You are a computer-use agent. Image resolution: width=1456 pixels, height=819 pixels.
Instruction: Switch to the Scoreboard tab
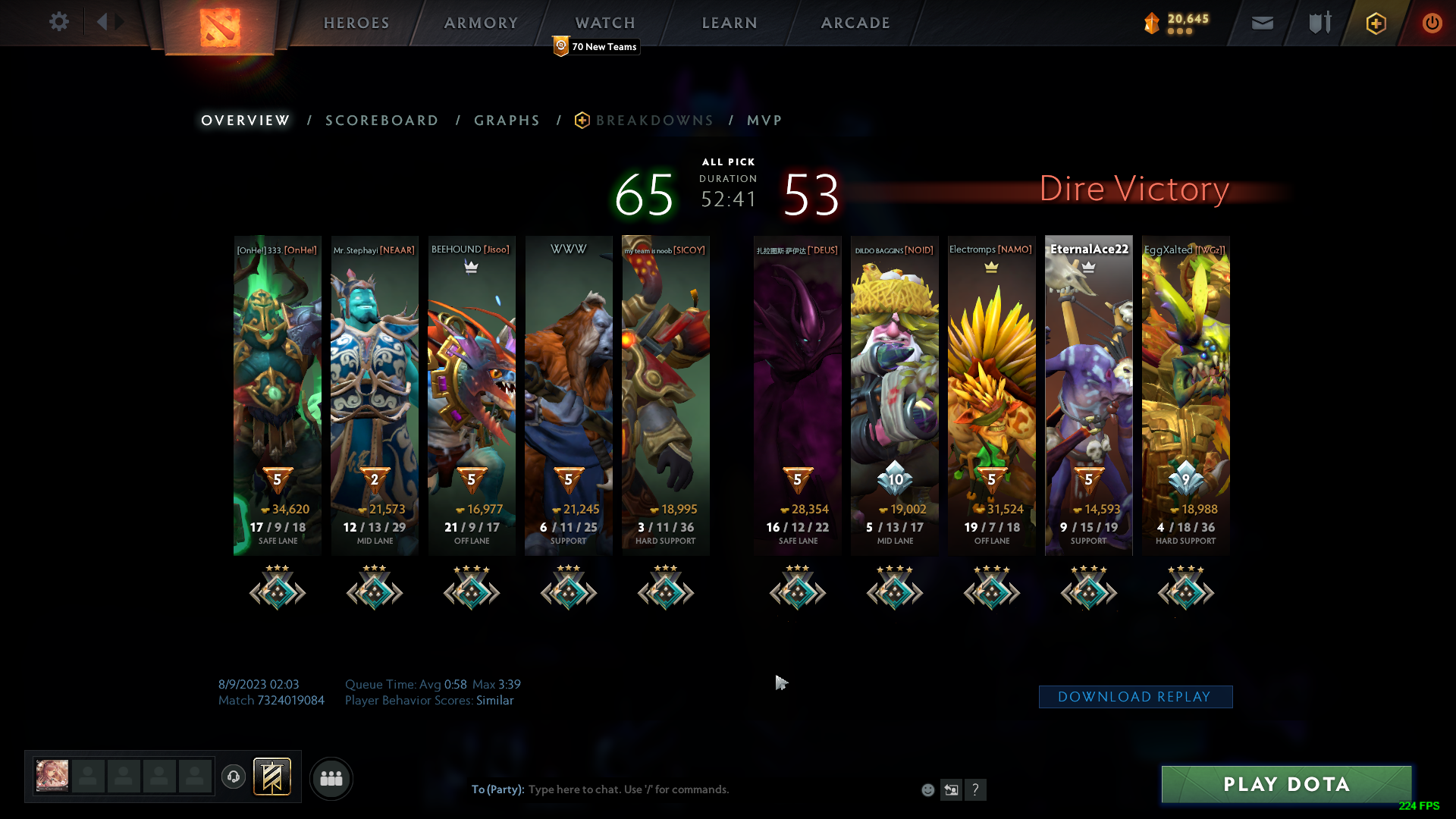coord(381,120)
